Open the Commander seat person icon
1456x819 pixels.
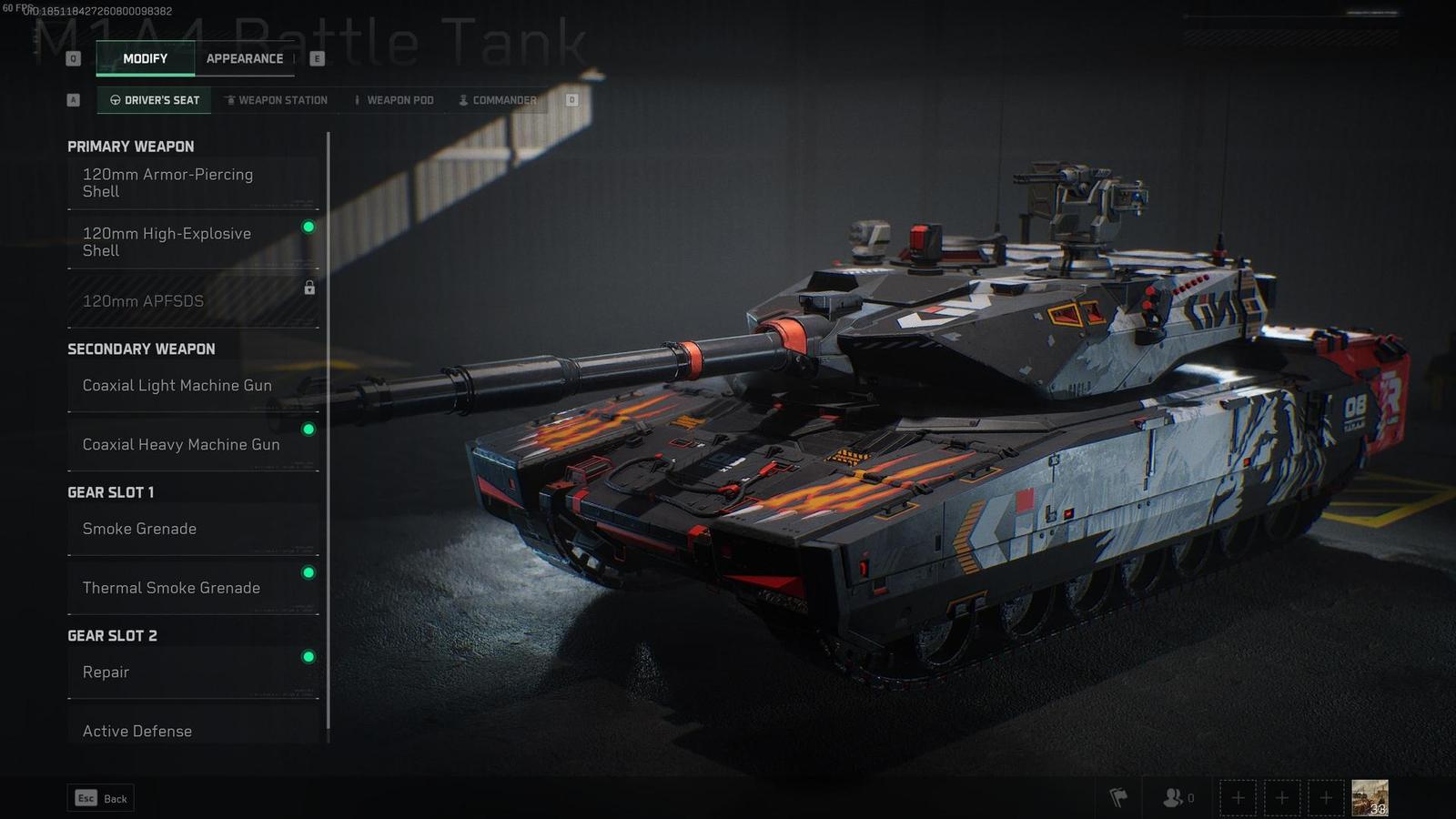[464, 100]
